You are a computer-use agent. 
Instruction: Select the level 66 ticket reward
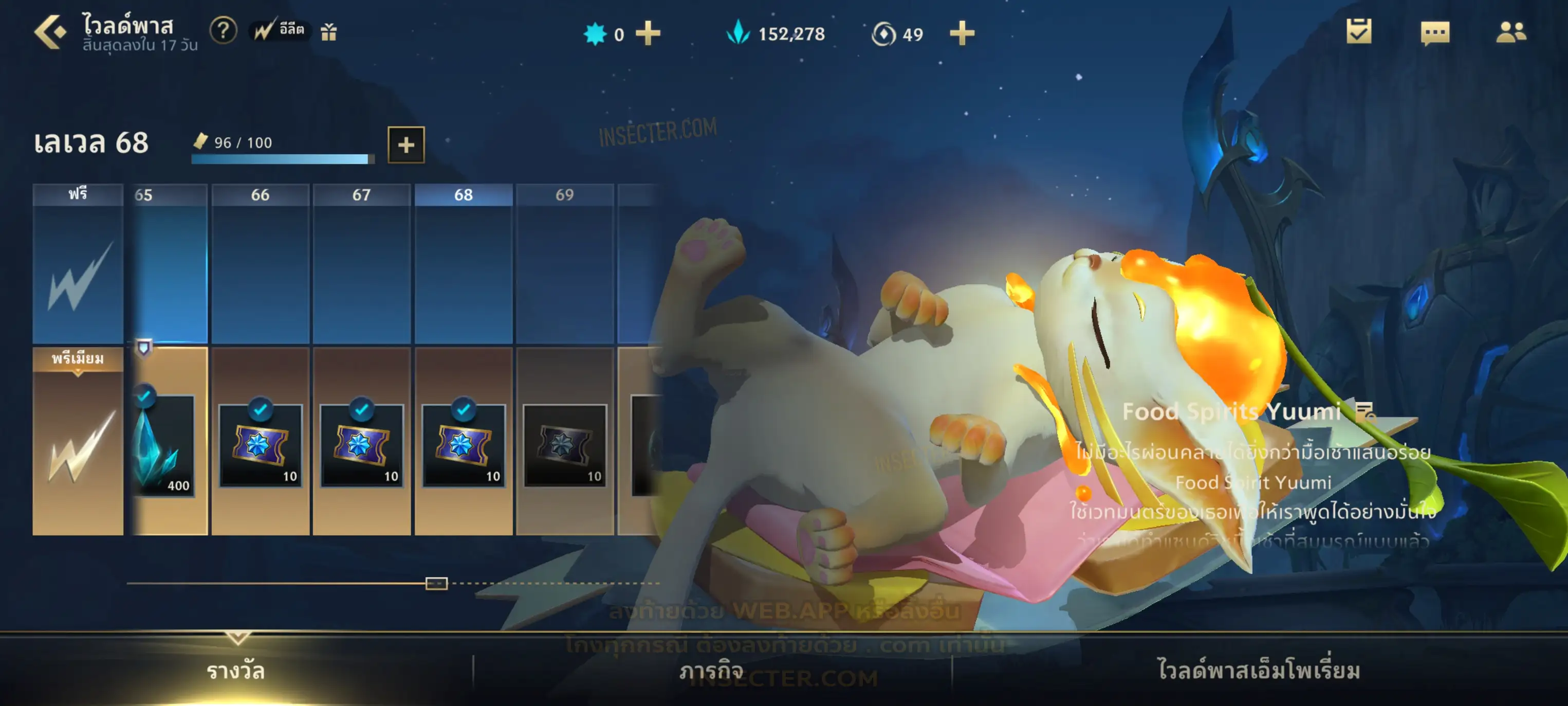point(261,445)
